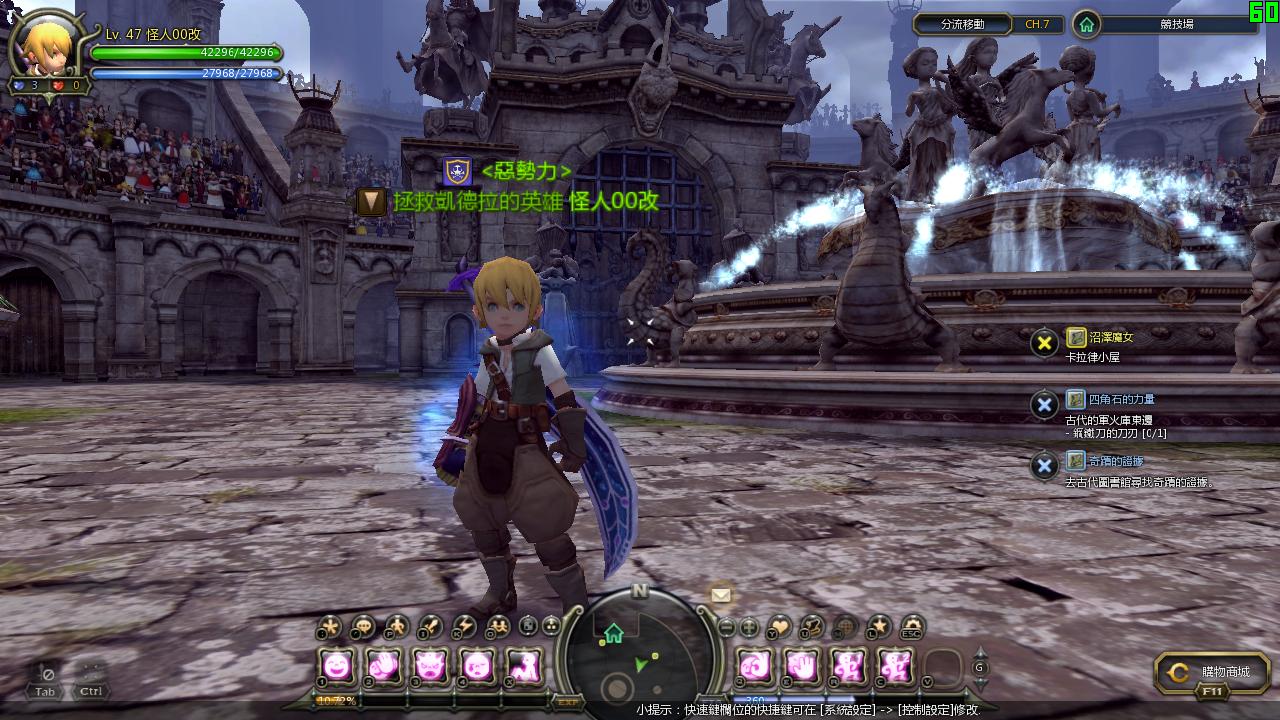Open the heart-shaped menu icon
Image resolution: width=1280 pixels, height=720 pixels.
point(779,628)
